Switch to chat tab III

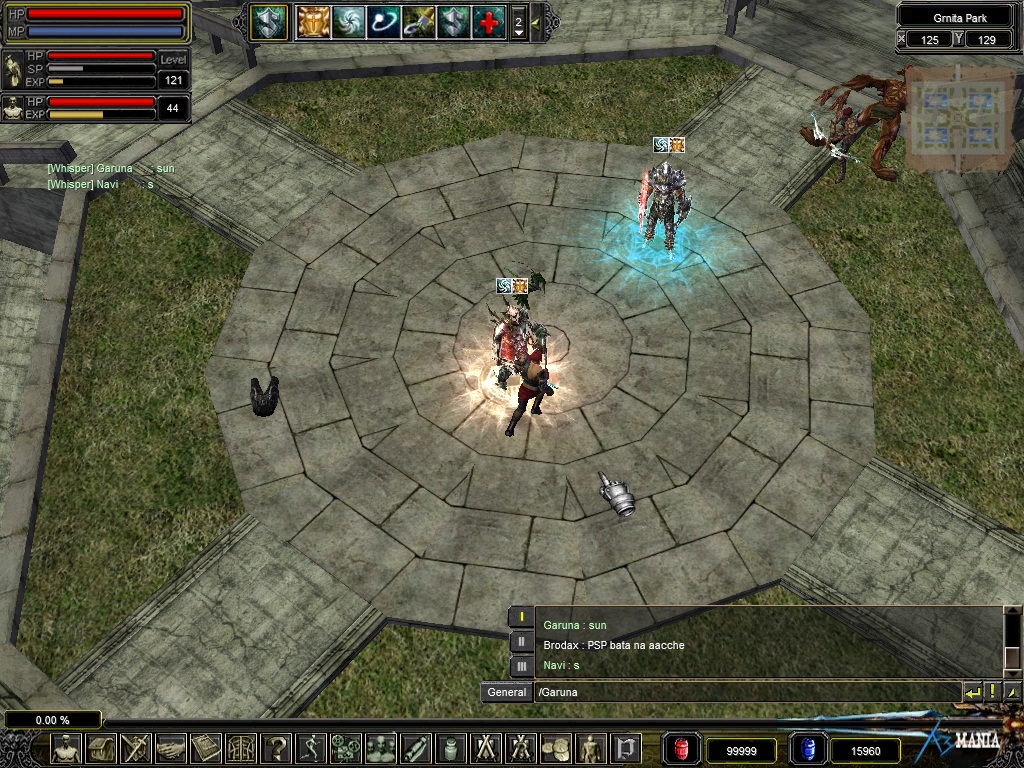[x=521, y=665]
